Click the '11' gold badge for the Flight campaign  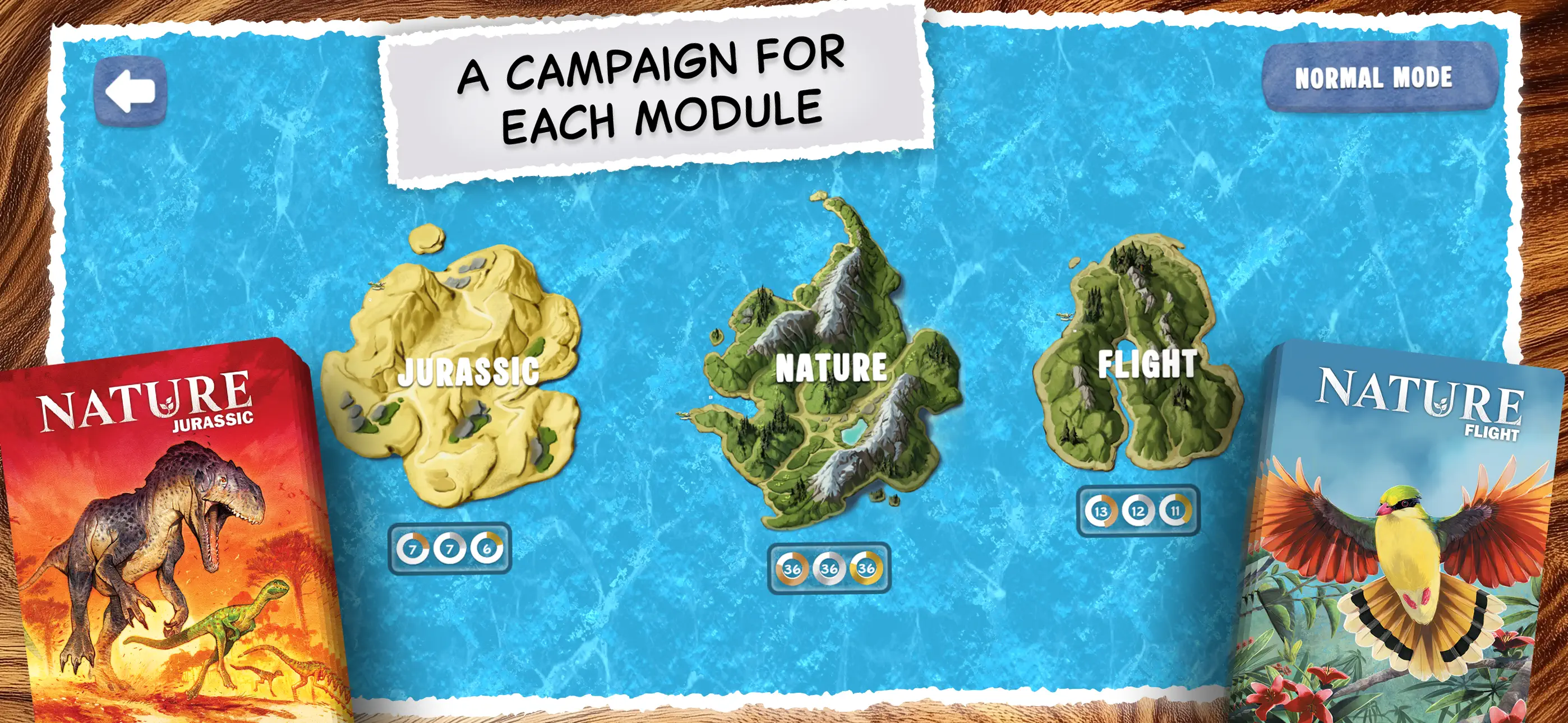[1175, 512]
